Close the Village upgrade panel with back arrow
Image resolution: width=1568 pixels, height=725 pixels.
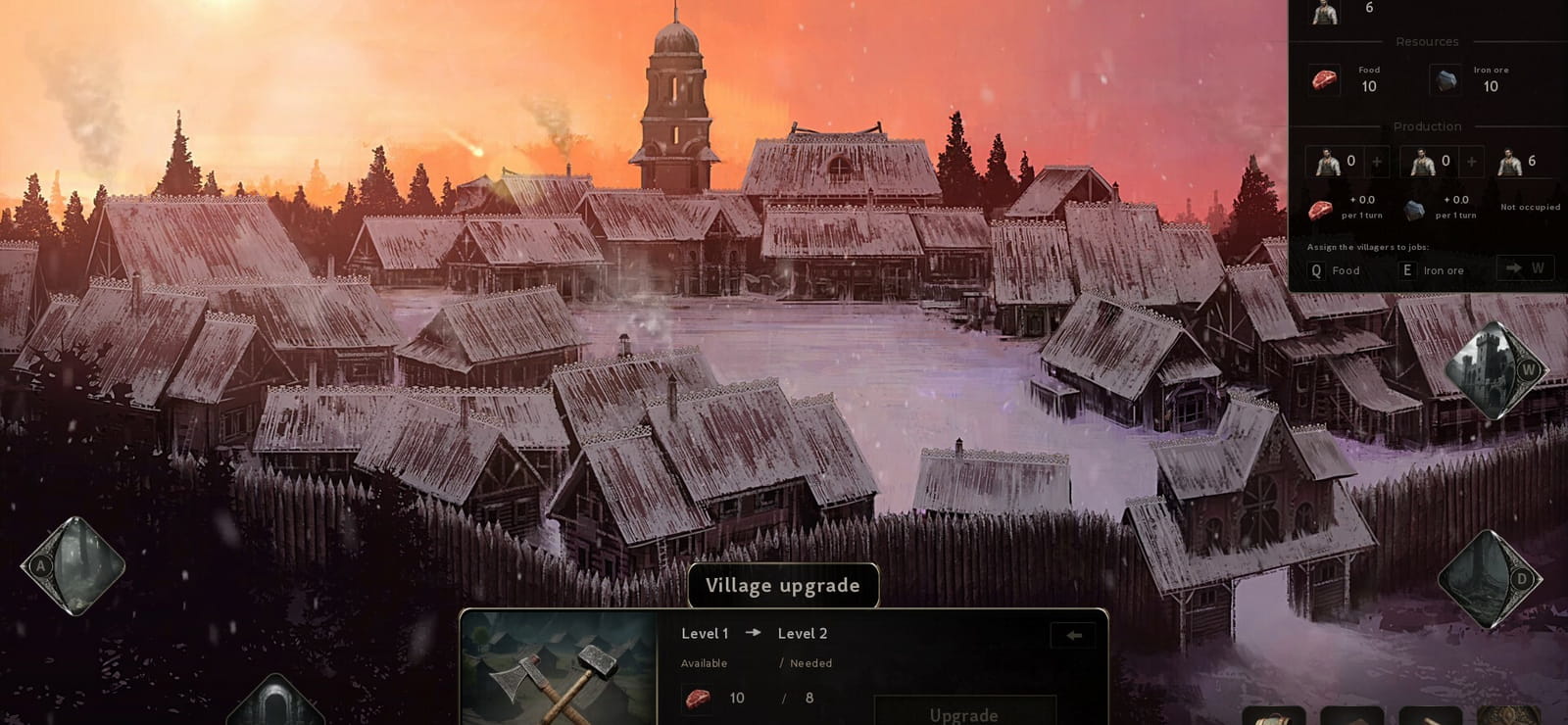tap(1074, 635)
